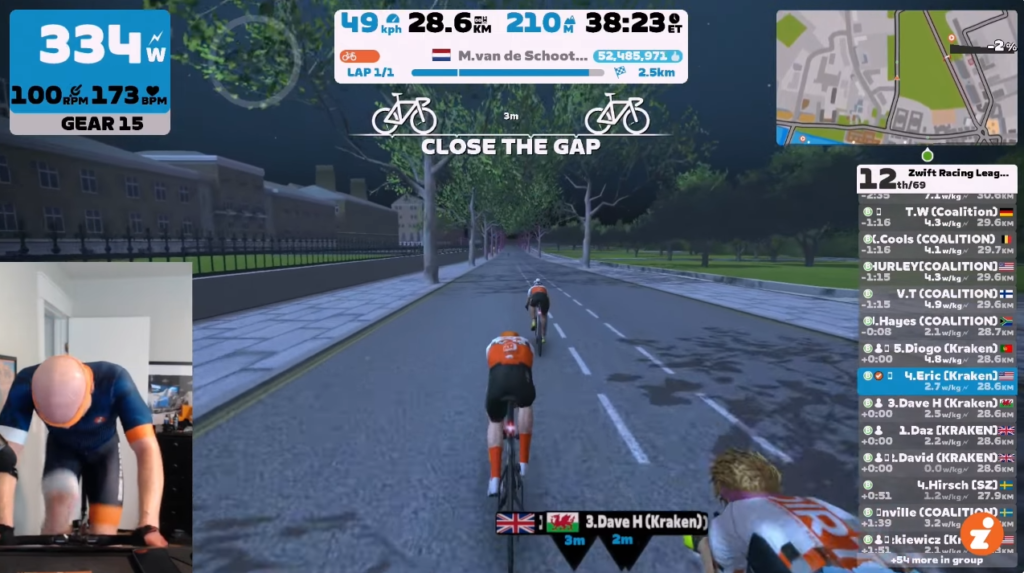The width and height of the screenshot is (1024, 573).
Task: Click the webcam overlay of the rider
Action: pyautogui.click(x=96, y=415)
